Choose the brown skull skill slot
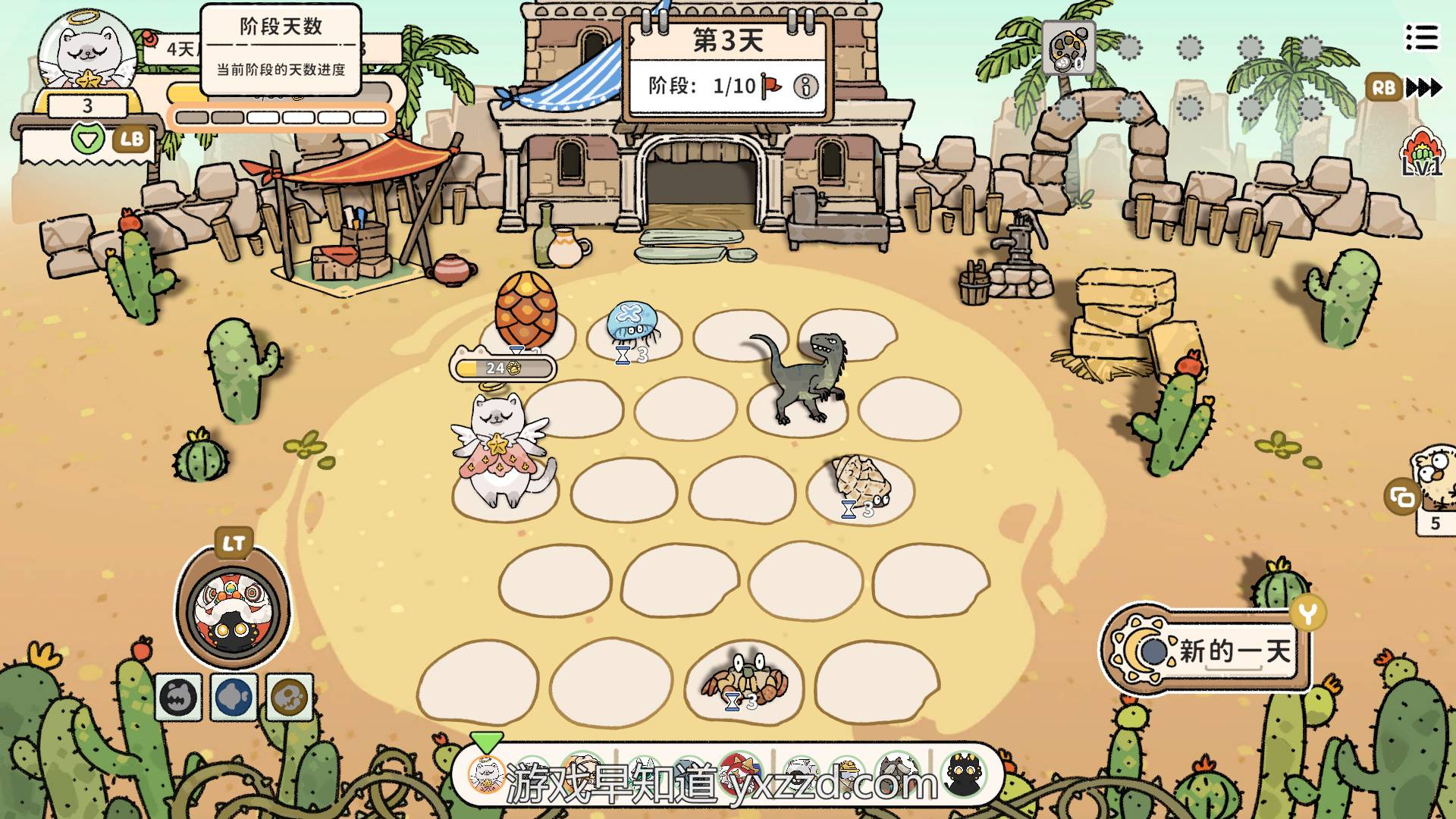Viewport: 1456px width, 819px height. pos(290,697)
